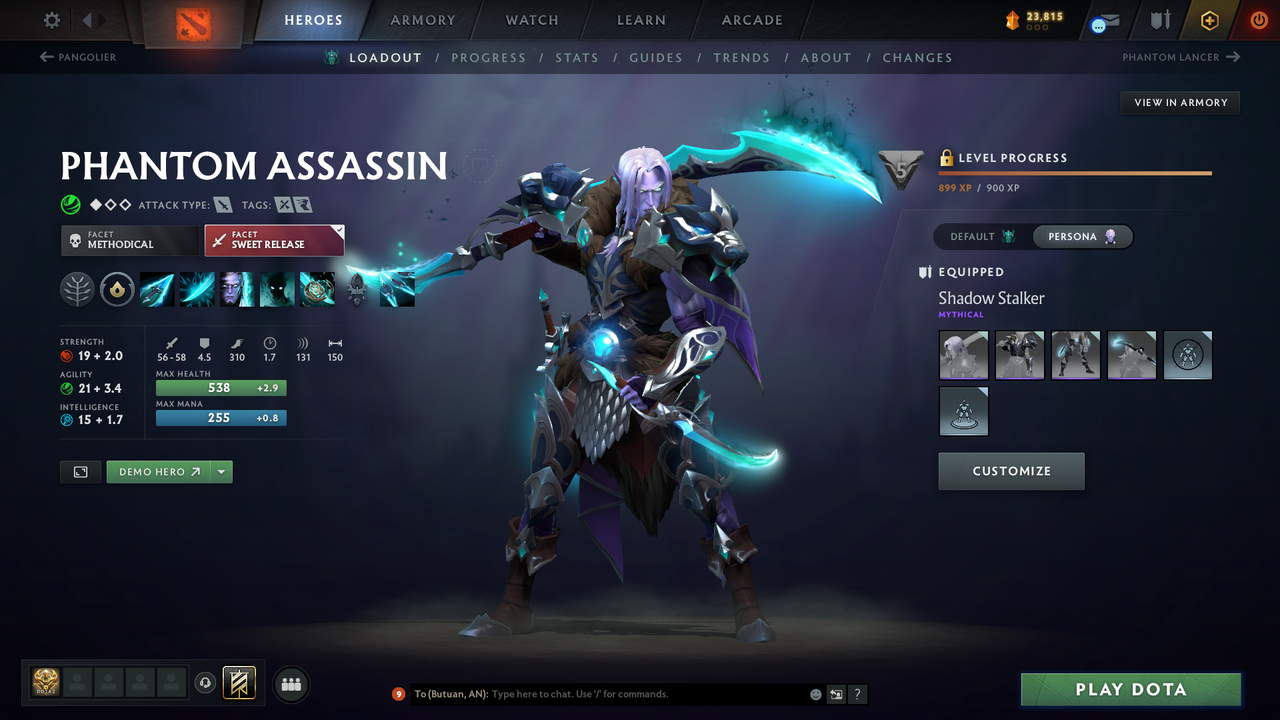The width and height of the screenshot is (1280, 720).
Task: Open the Phantom Strike ability icon
Action: [197, 289]
